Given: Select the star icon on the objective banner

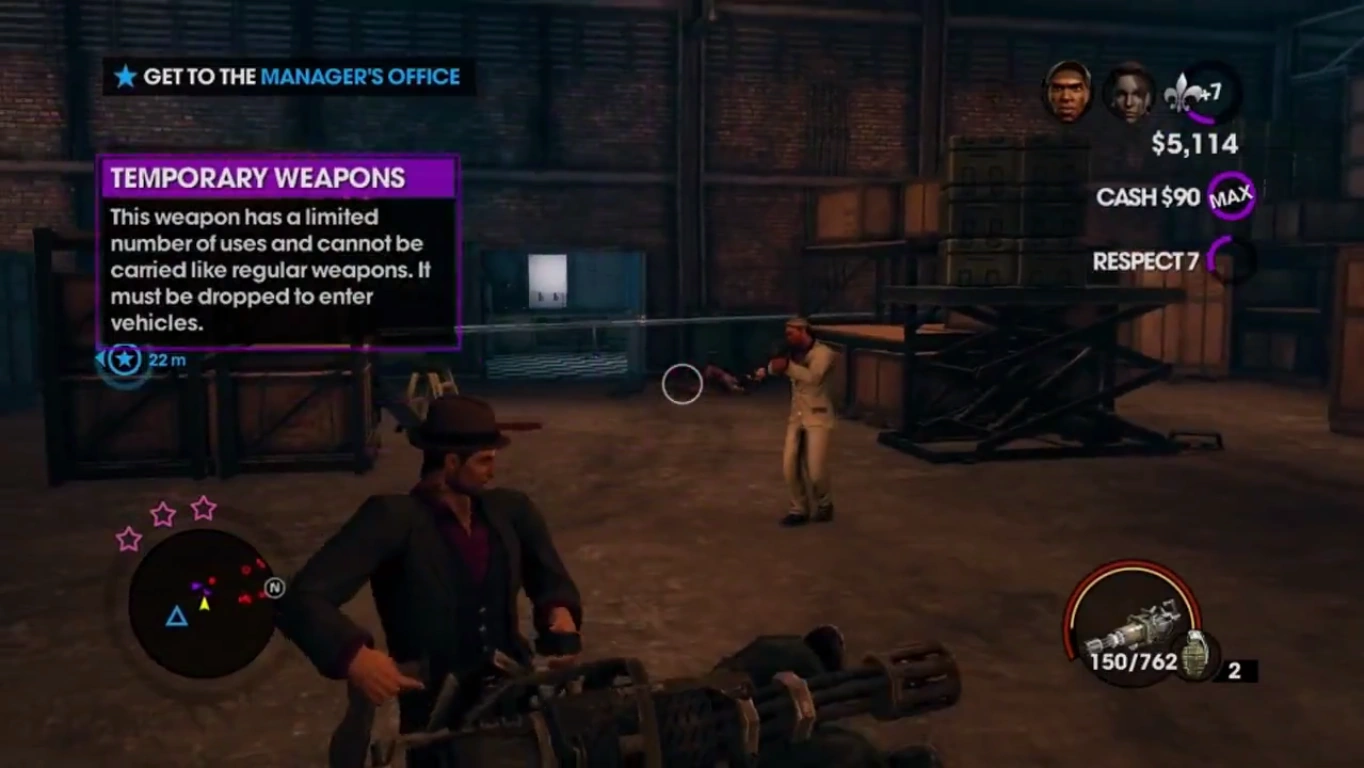Looking at the screenshot, I should tap(126, 76).
